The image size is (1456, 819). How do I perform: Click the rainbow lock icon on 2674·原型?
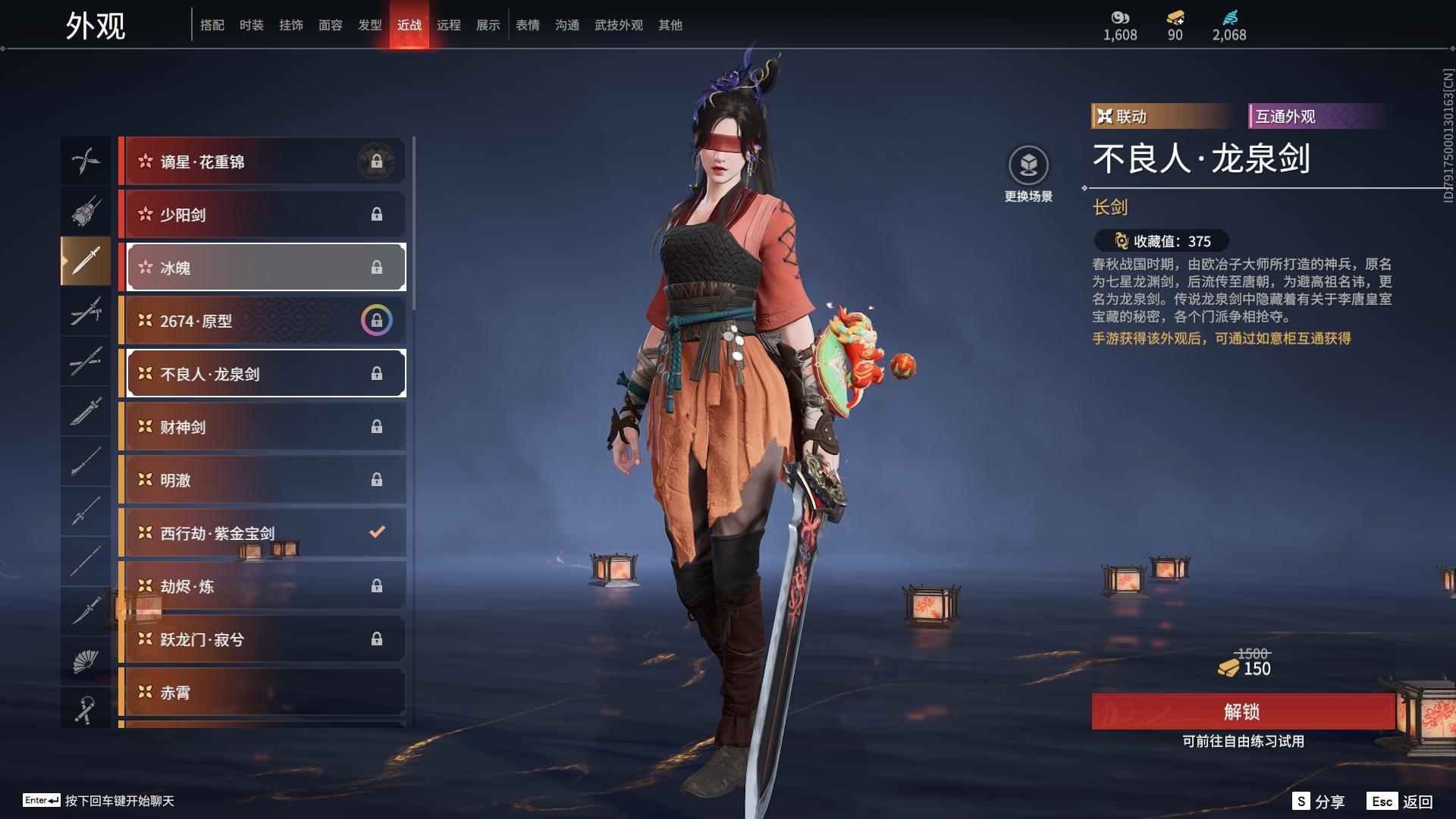(x=377, y=320)
